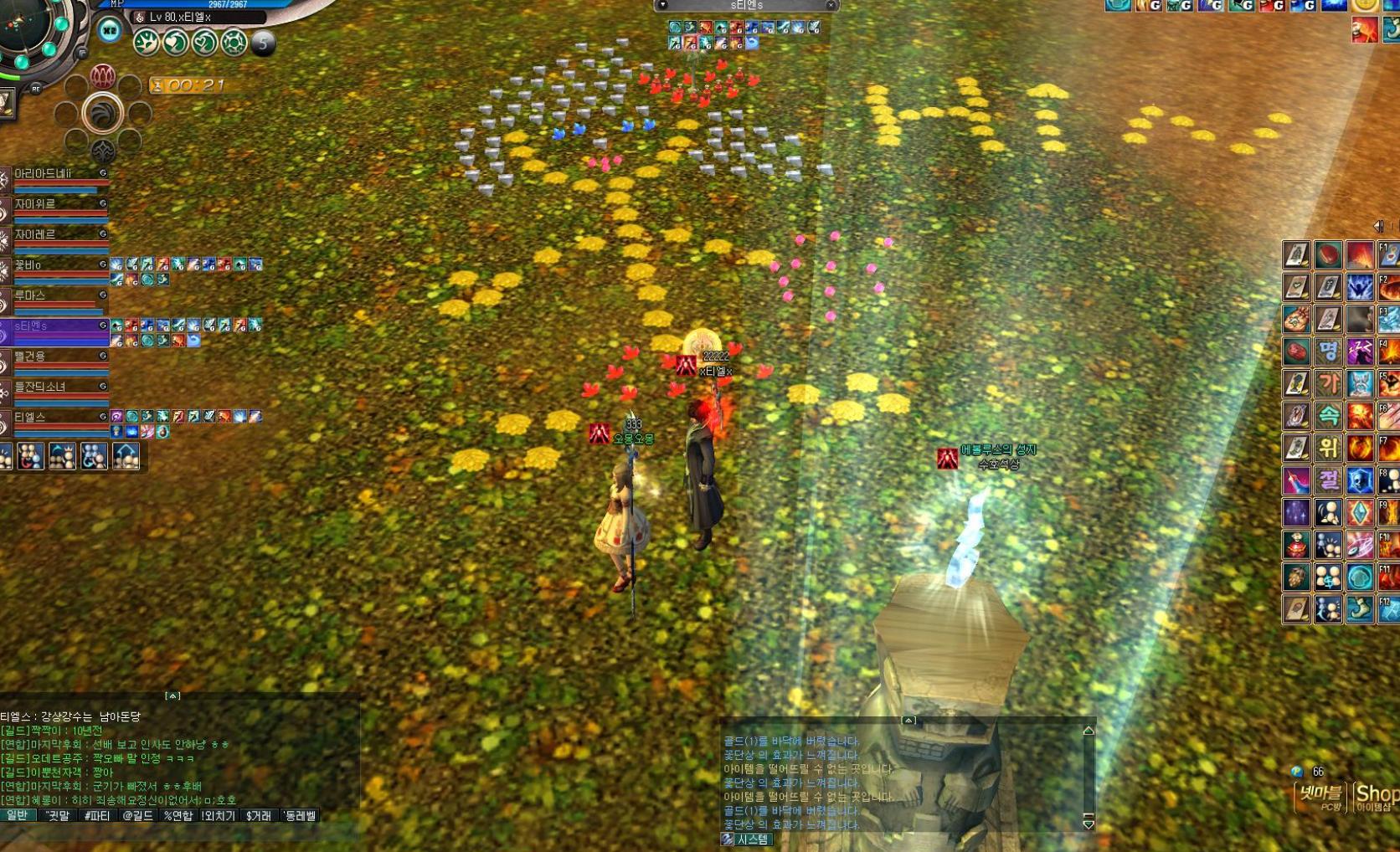This screenshot has height=852, width=1400.
Task: Open the @길드 chat channel tab
Action: pos(138,815)
